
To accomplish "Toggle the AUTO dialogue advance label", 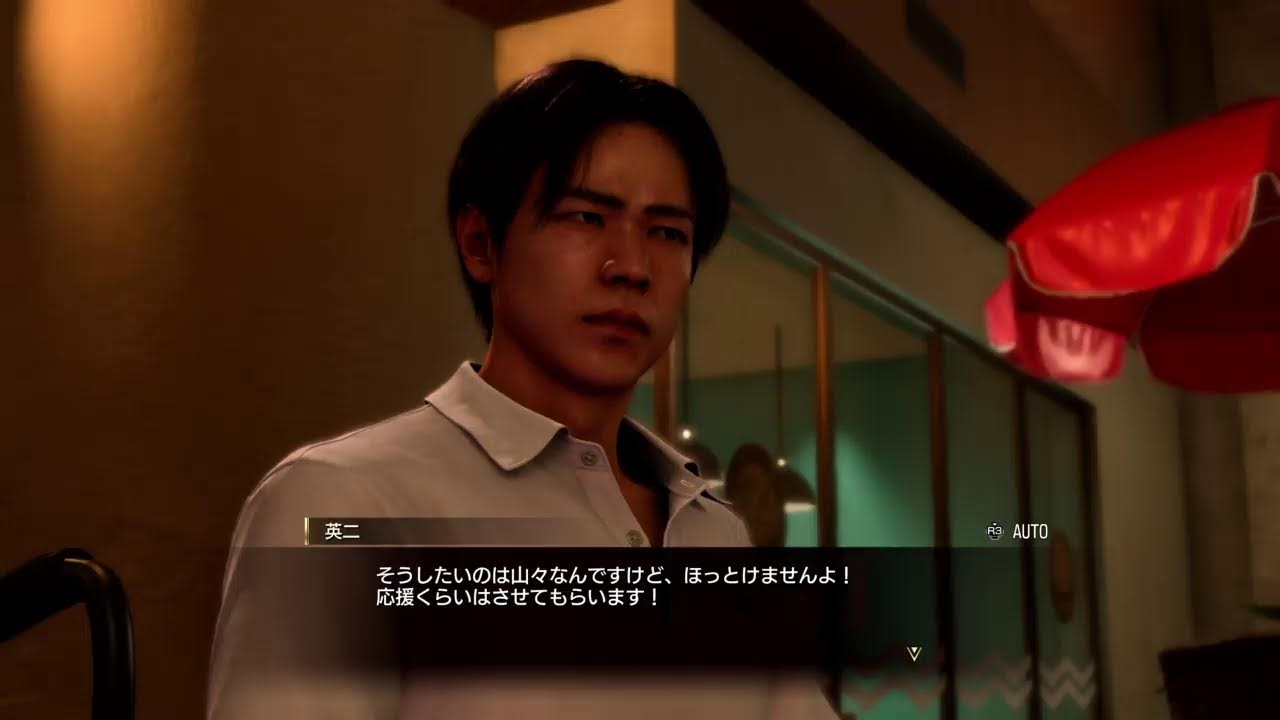I will tap(1029, 532).
